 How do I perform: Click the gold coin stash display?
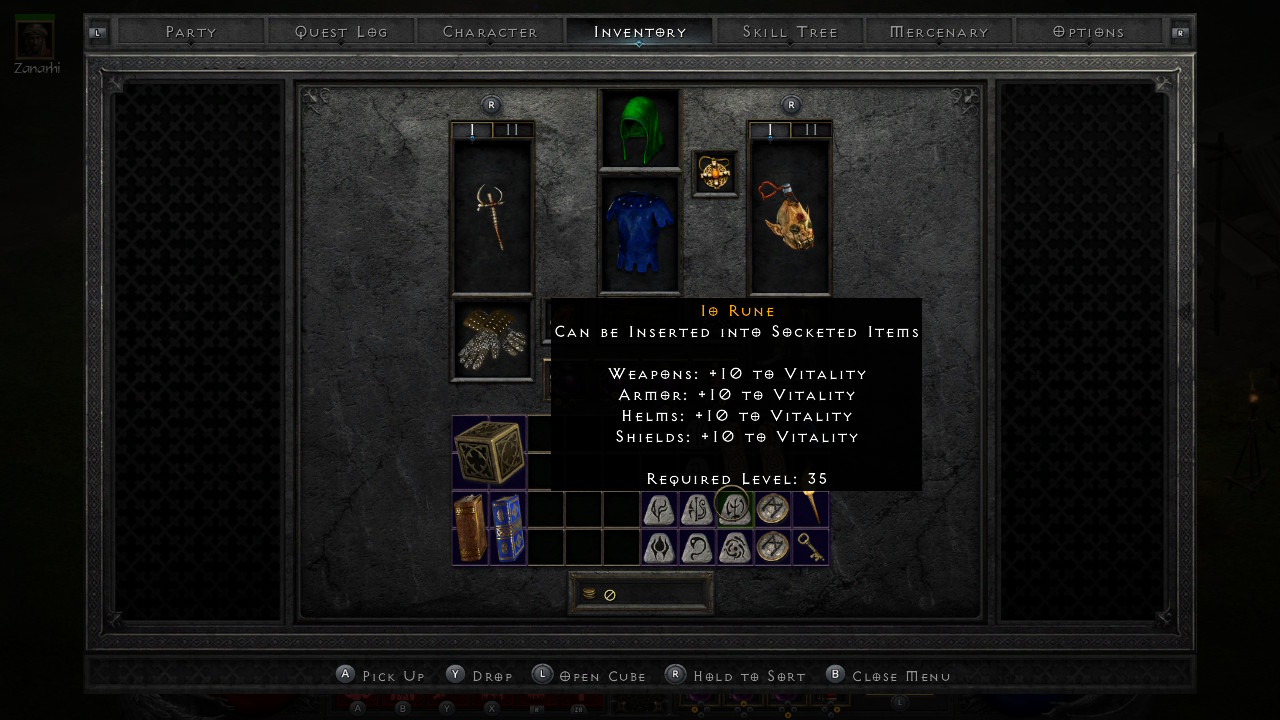pos(640,594)
